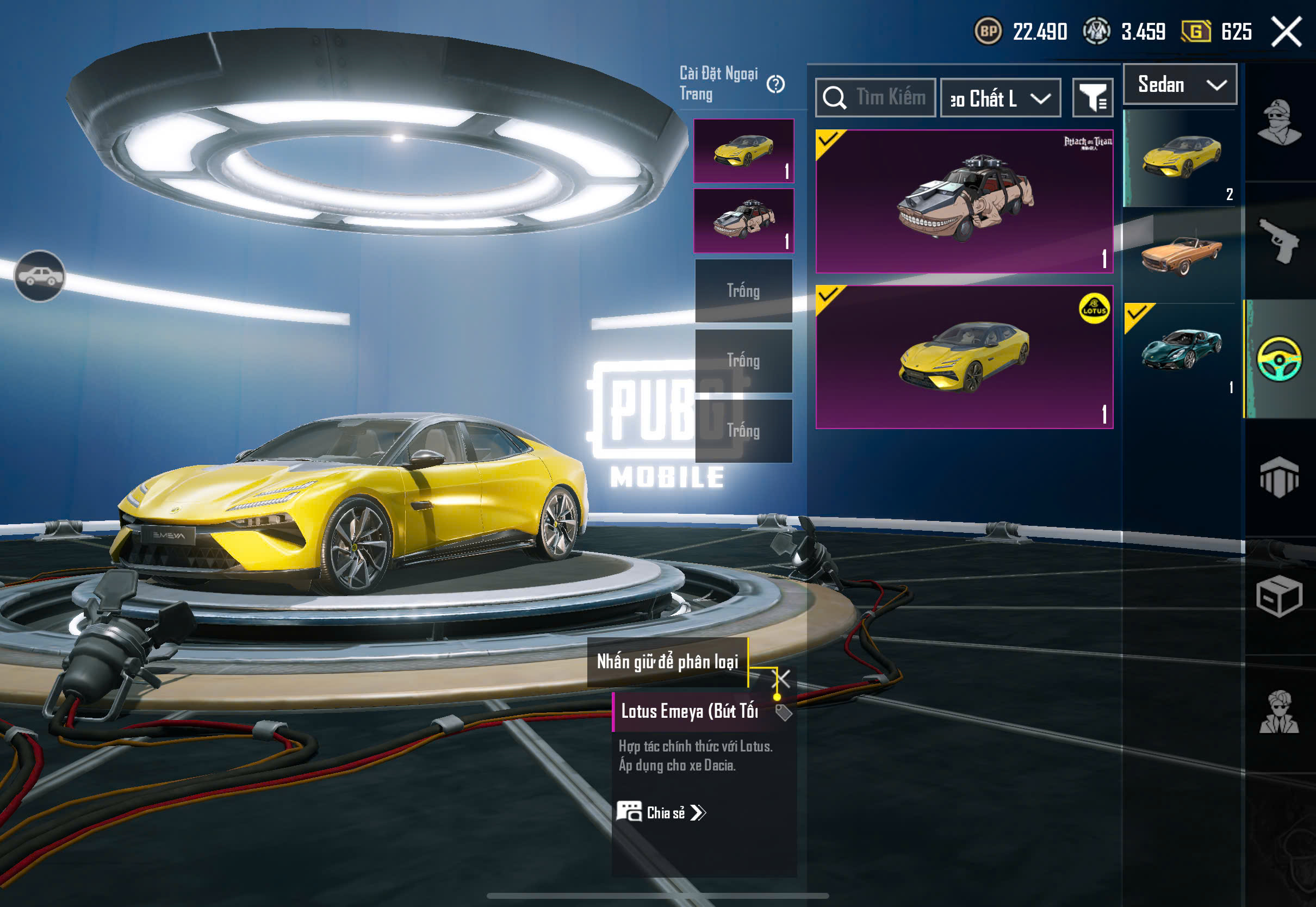The width and height of the screenshot is (1316, 907).
Task: Click the Tìm Kiếm search field
Action: tap(876, 98)
